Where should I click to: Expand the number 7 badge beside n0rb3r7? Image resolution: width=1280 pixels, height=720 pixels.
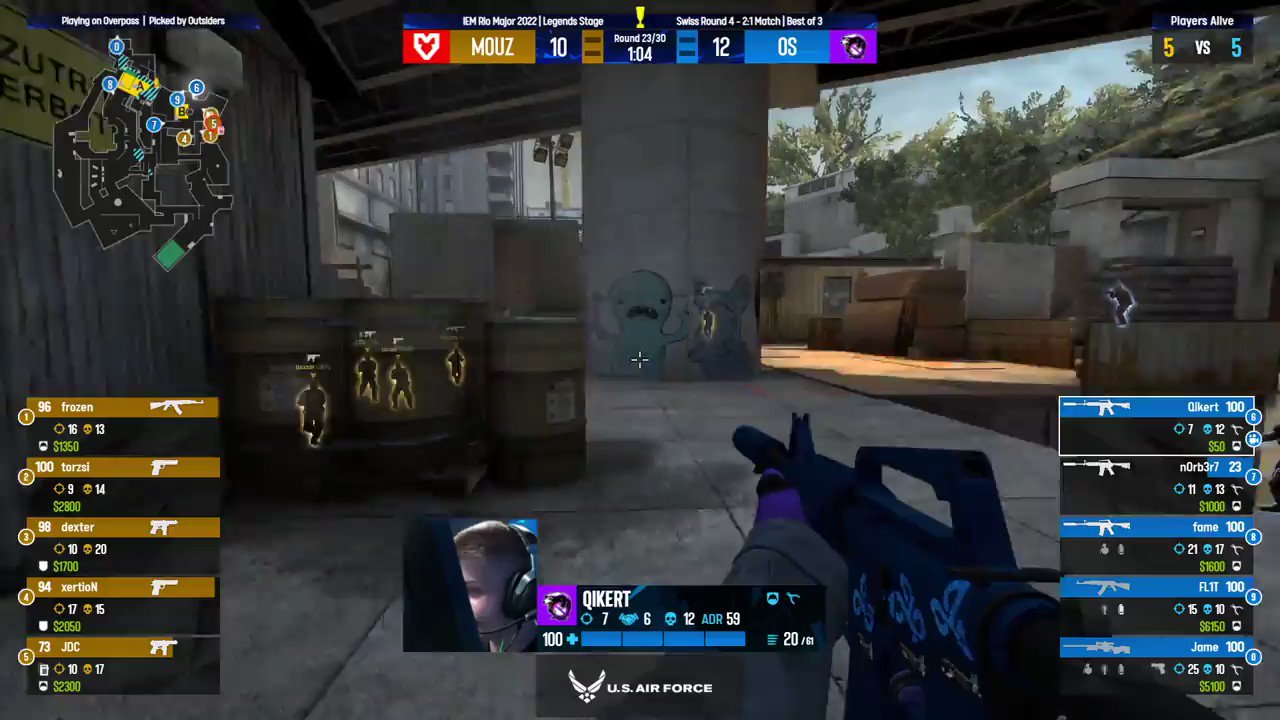click(1253, 478)
